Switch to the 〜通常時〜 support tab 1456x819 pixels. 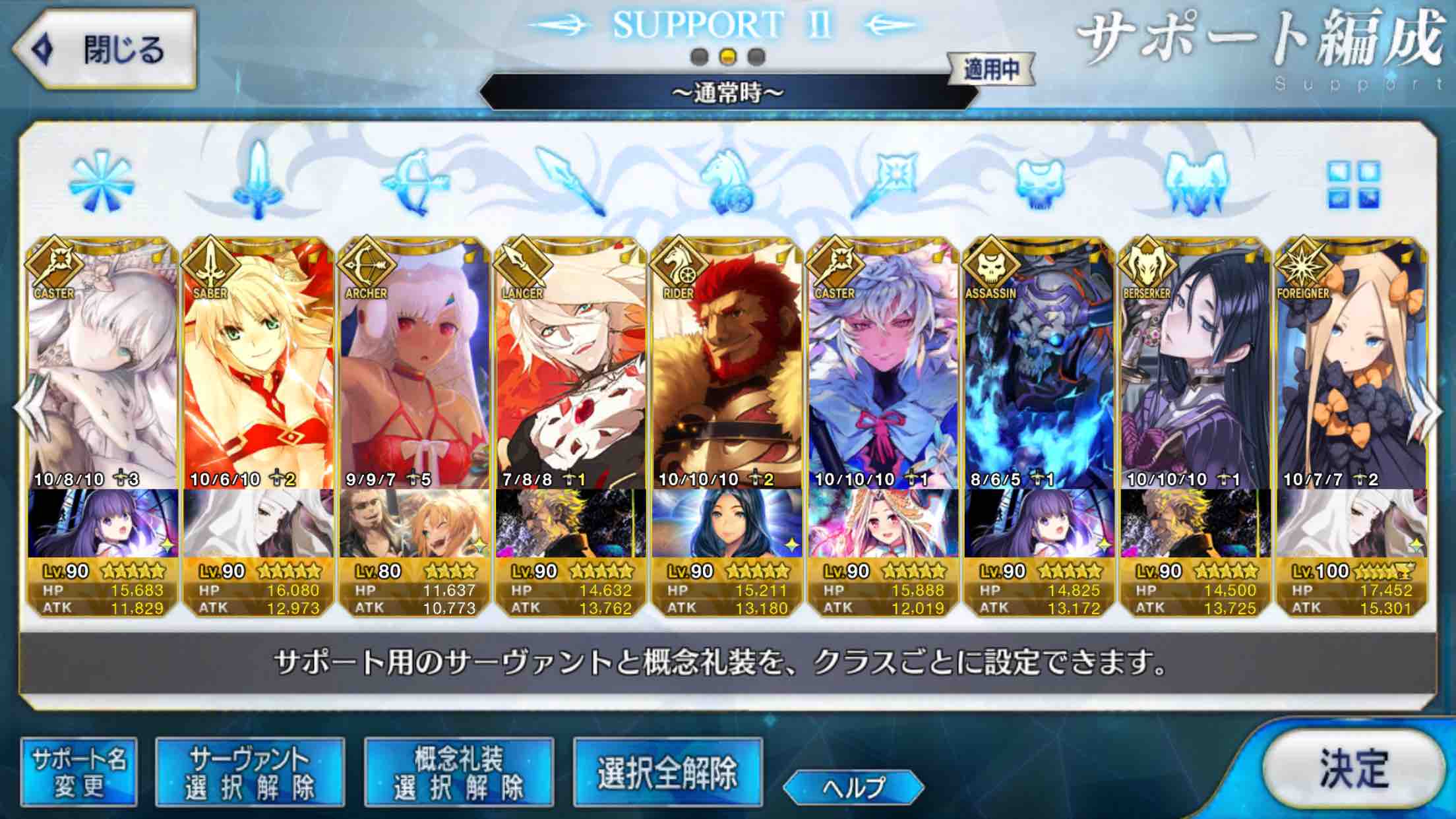coord(725,92)
